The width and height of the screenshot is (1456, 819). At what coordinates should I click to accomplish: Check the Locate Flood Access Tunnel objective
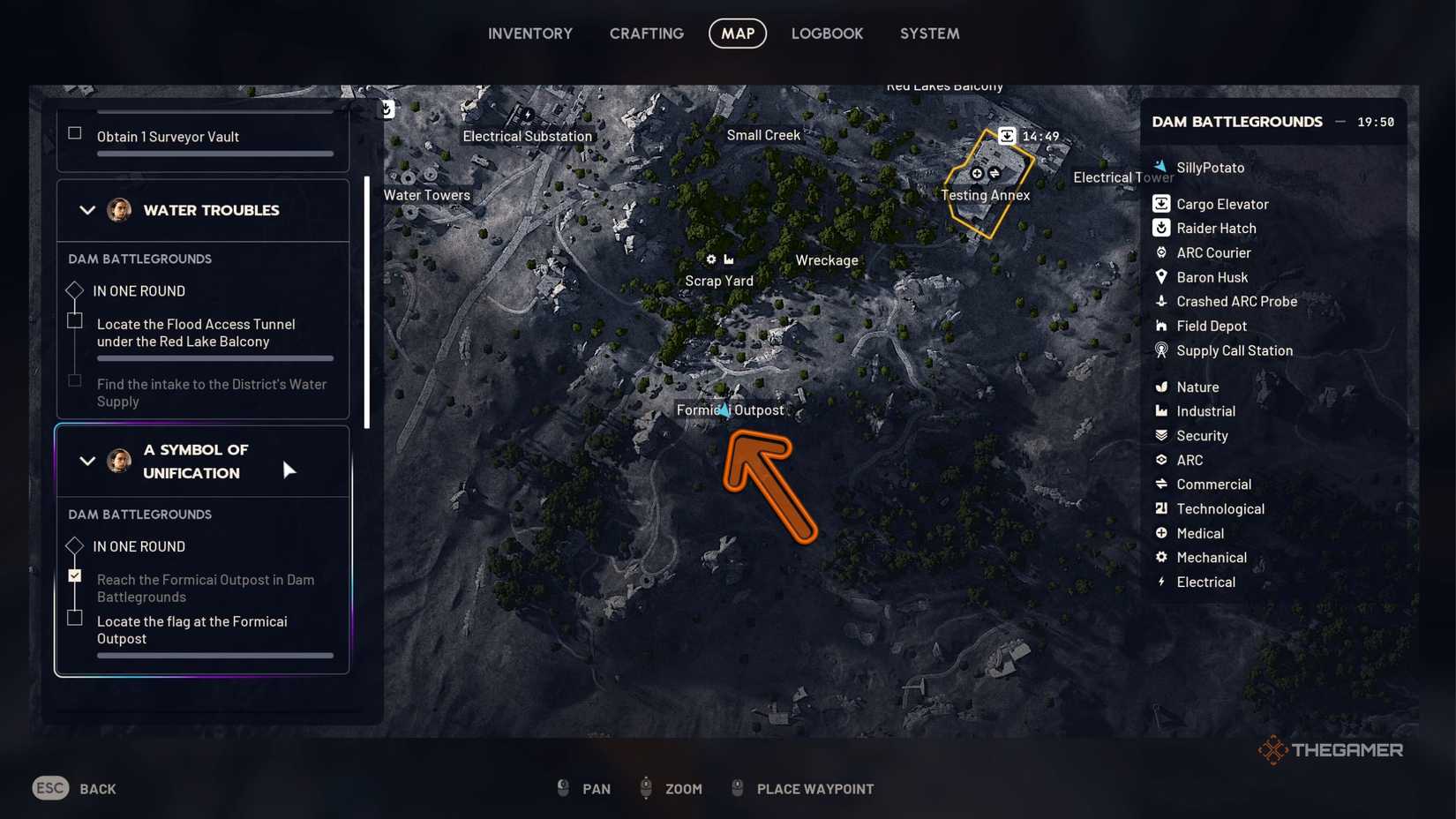(x=75, y=319)
